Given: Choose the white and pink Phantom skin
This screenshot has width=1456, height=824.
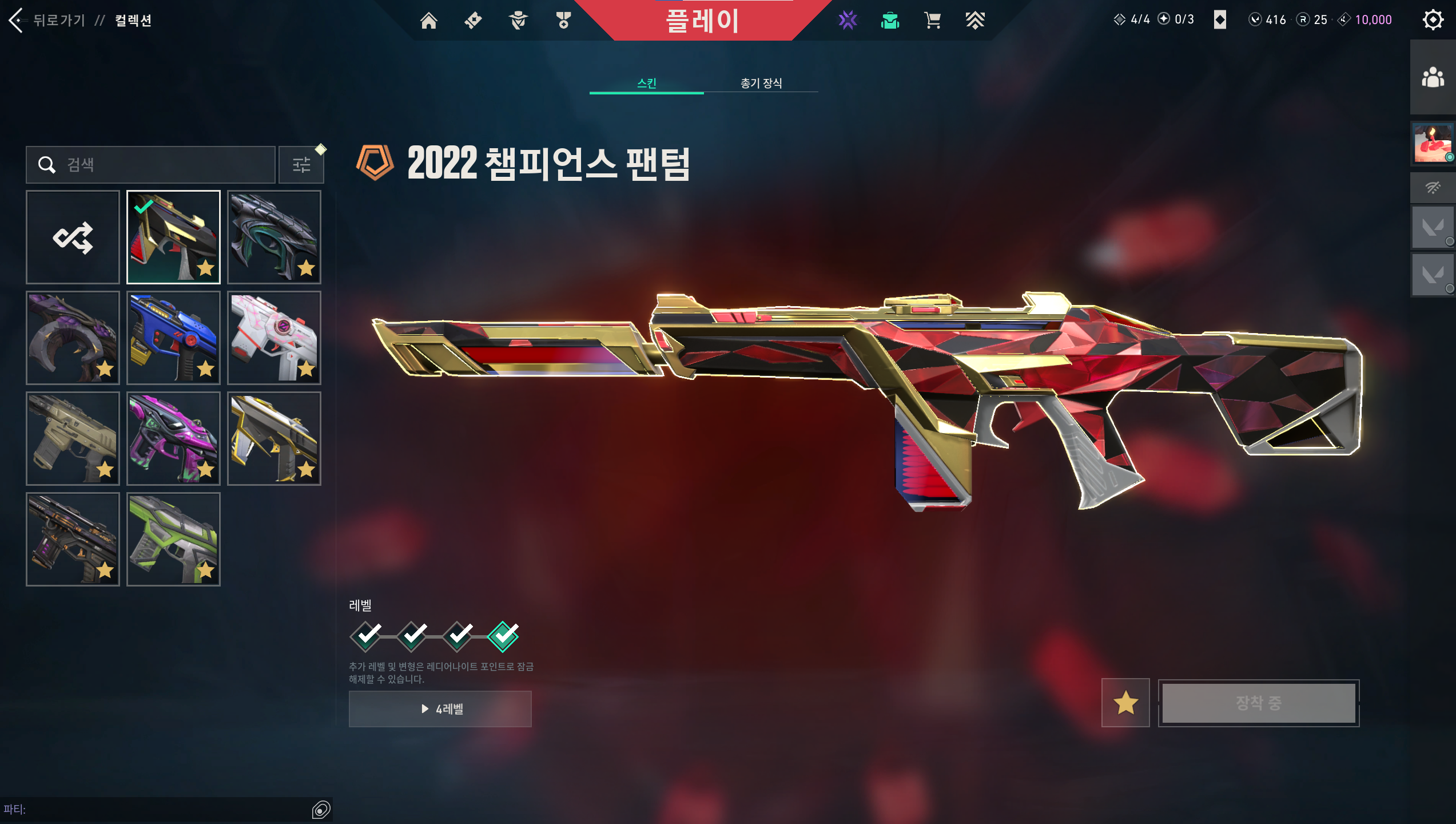Looking at the screenshot, I should pos(274,338).
